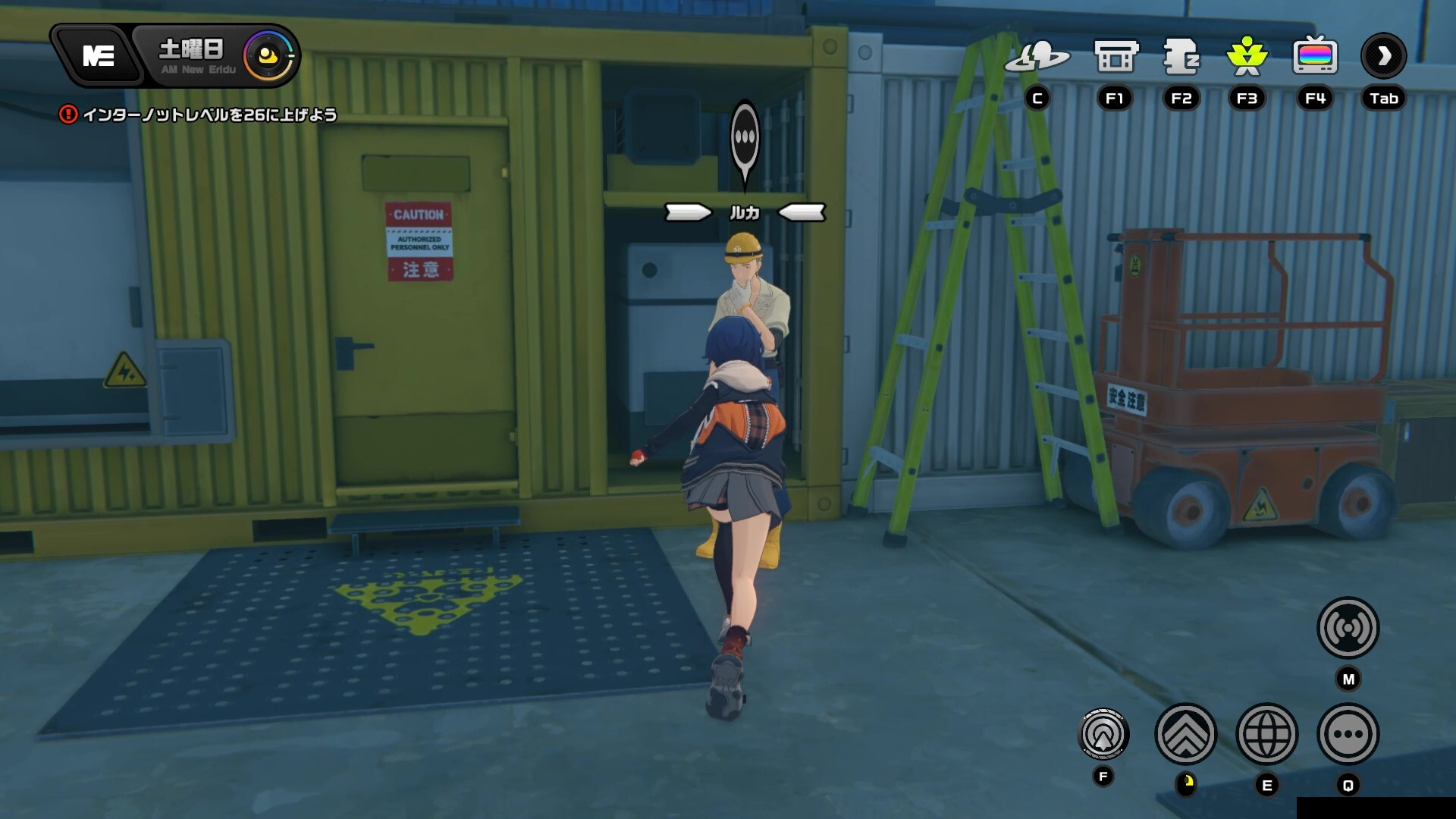Open the green star figure icon menu
The image size is (1456, 819).
click(x=1247, y=57)
